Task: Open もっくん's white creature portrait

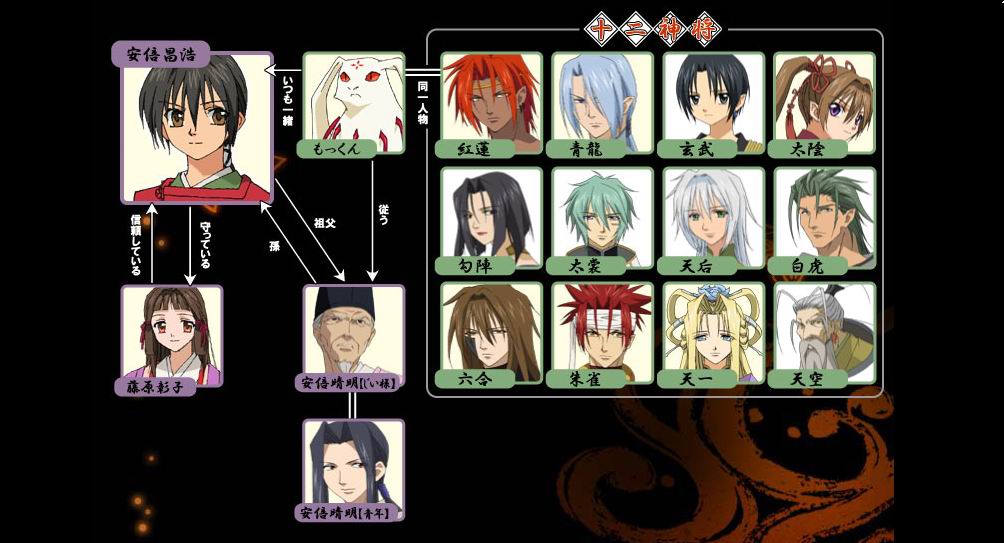Action: click(353, 100)
